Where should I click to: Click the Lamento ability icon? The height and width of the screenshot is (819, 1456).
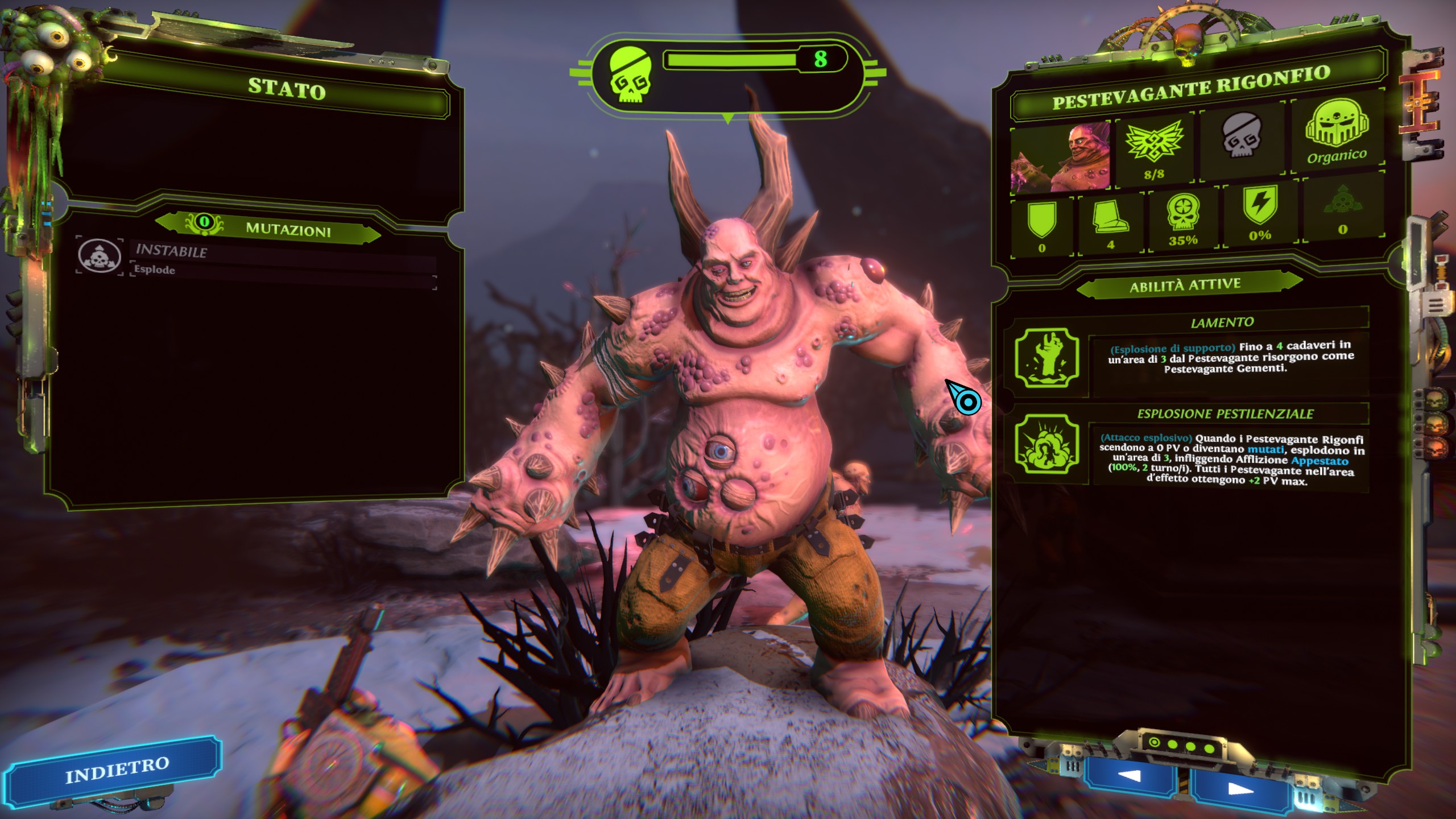pos(1046,359)
